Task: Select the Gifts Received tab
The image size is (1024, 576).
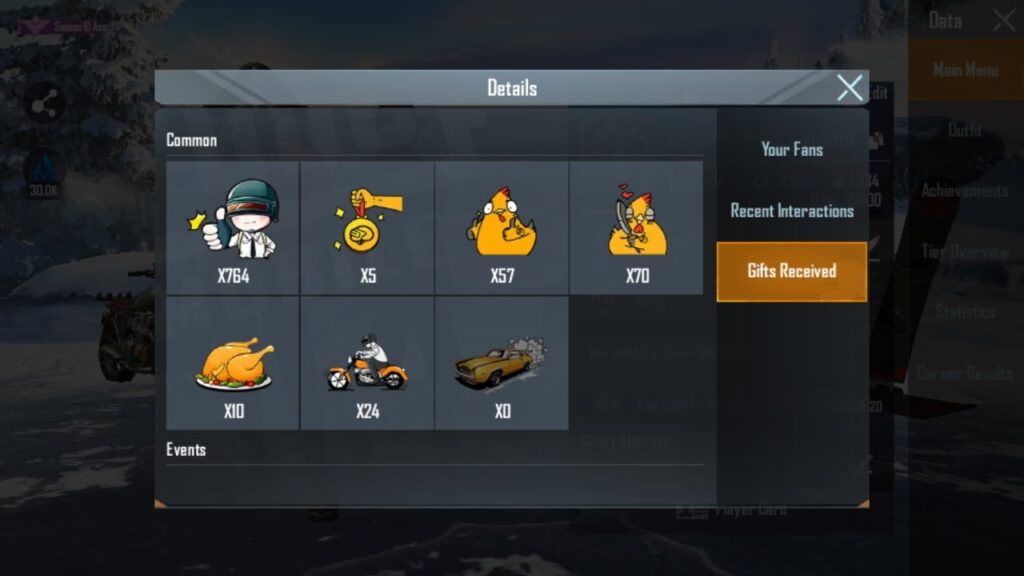Action: [792, 271]
